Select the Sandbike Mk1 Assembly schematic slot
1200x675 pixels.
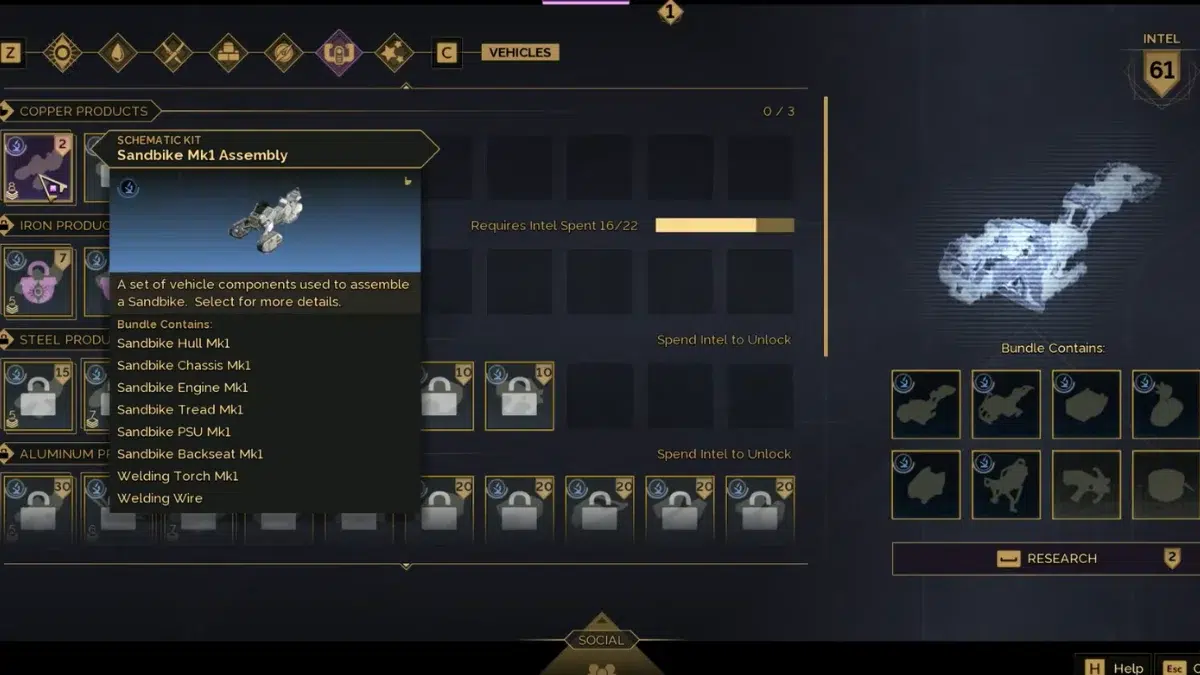pos(38,167)
